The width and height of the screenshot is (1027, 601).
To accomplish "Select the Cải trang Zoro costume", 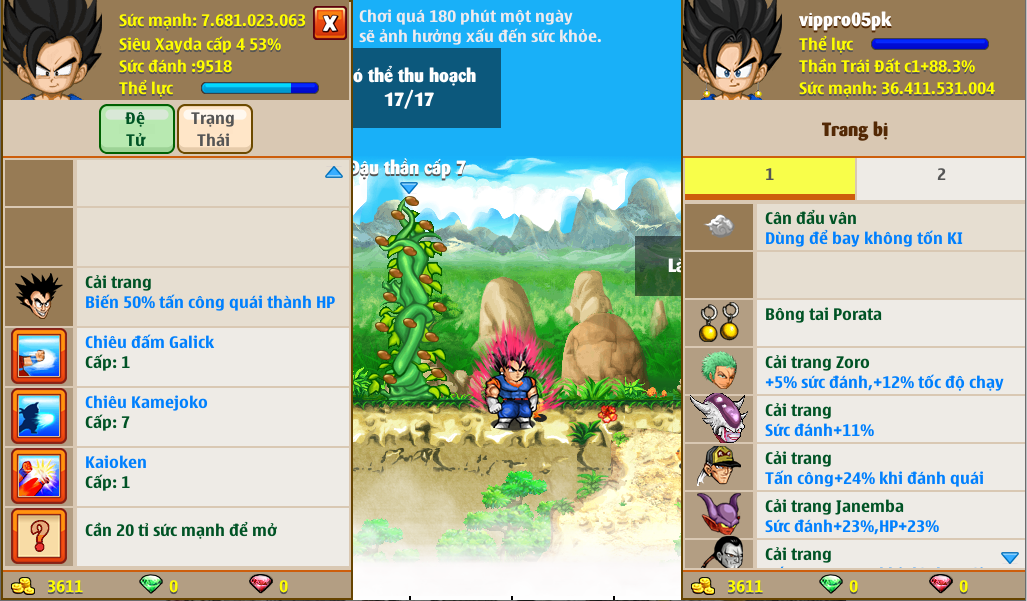I will click(855, 372).
